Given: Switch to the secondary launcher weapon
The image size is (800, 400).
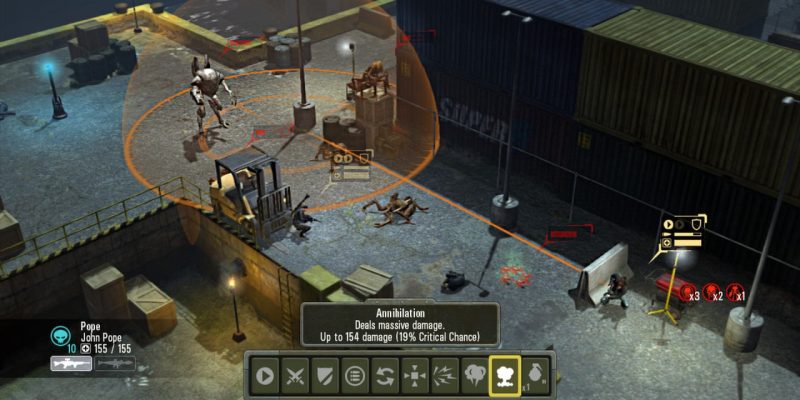Looking at the screenshot, I should pyautogui.click(x=115, y=363).
